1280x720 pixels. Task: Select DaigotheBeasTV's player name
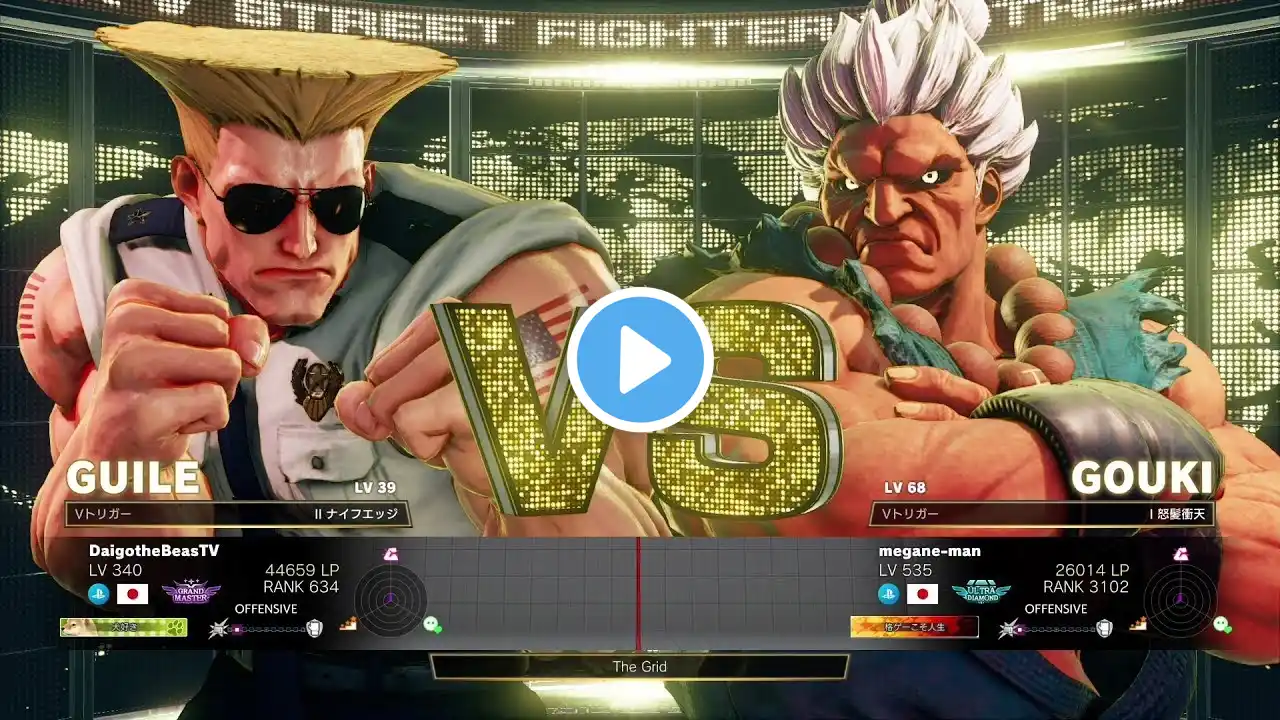154,550
